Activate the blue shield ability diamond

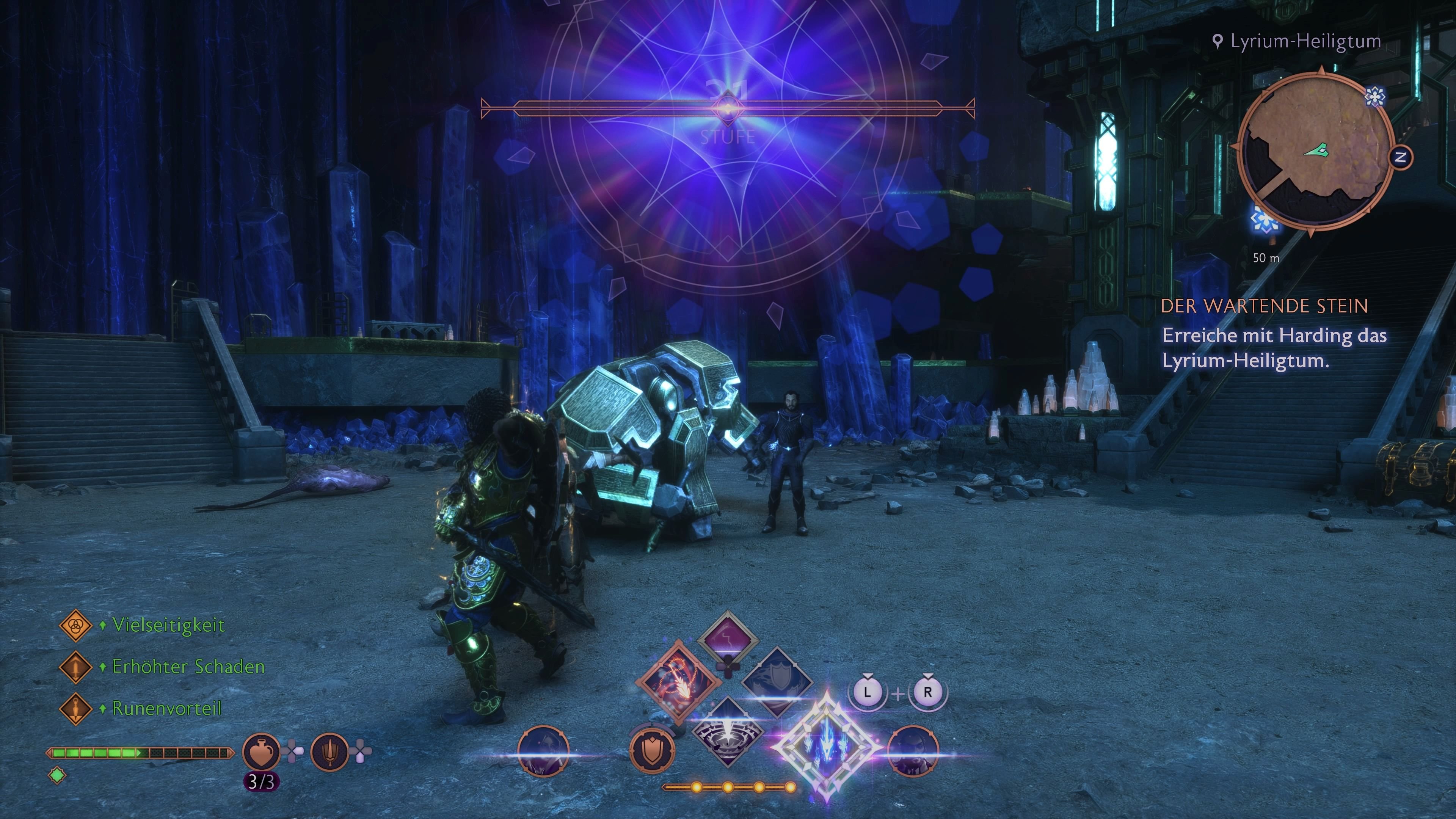pos(777,682)
